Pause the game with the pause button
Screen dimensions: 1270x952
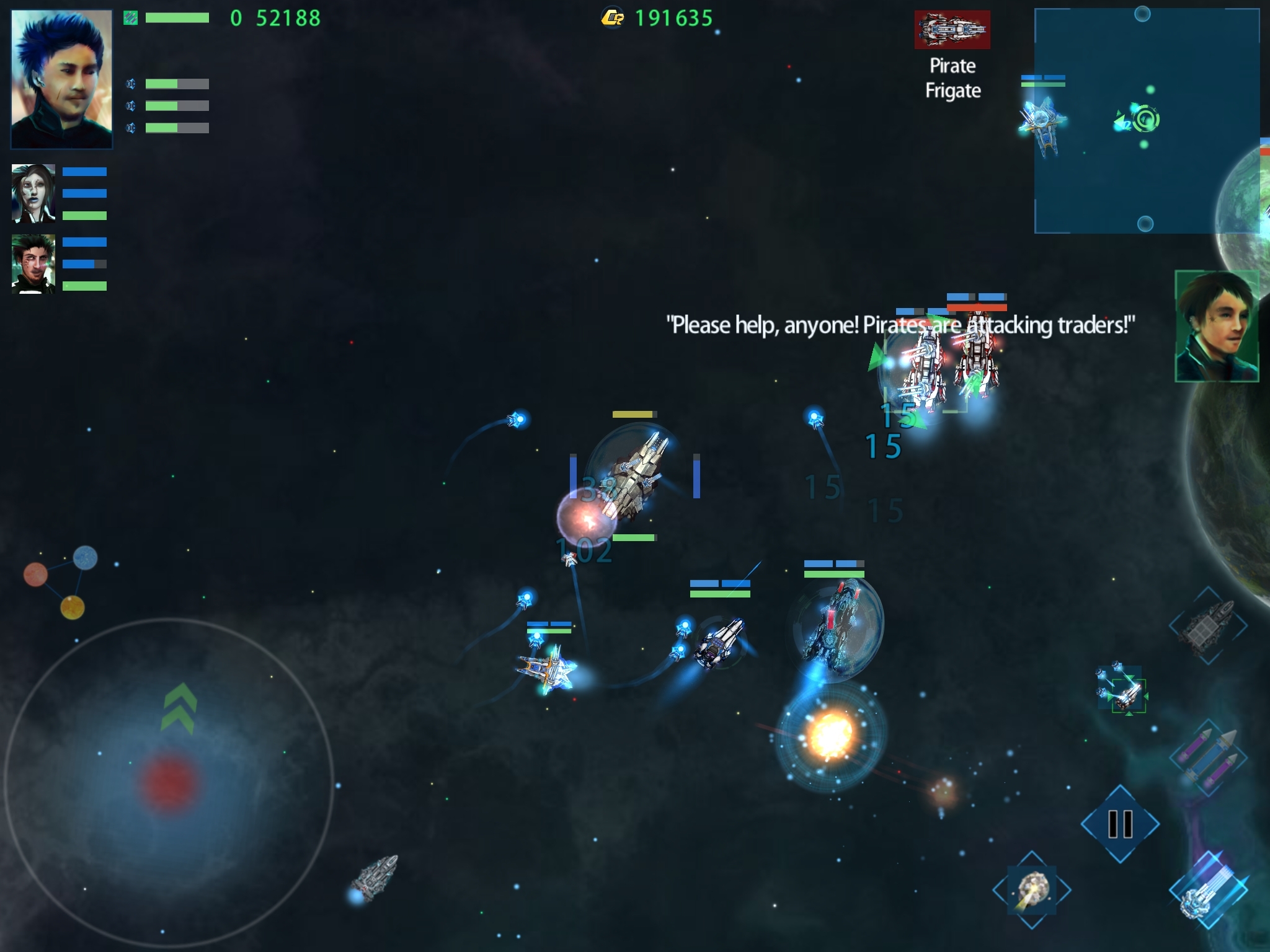pos(1120,824)
